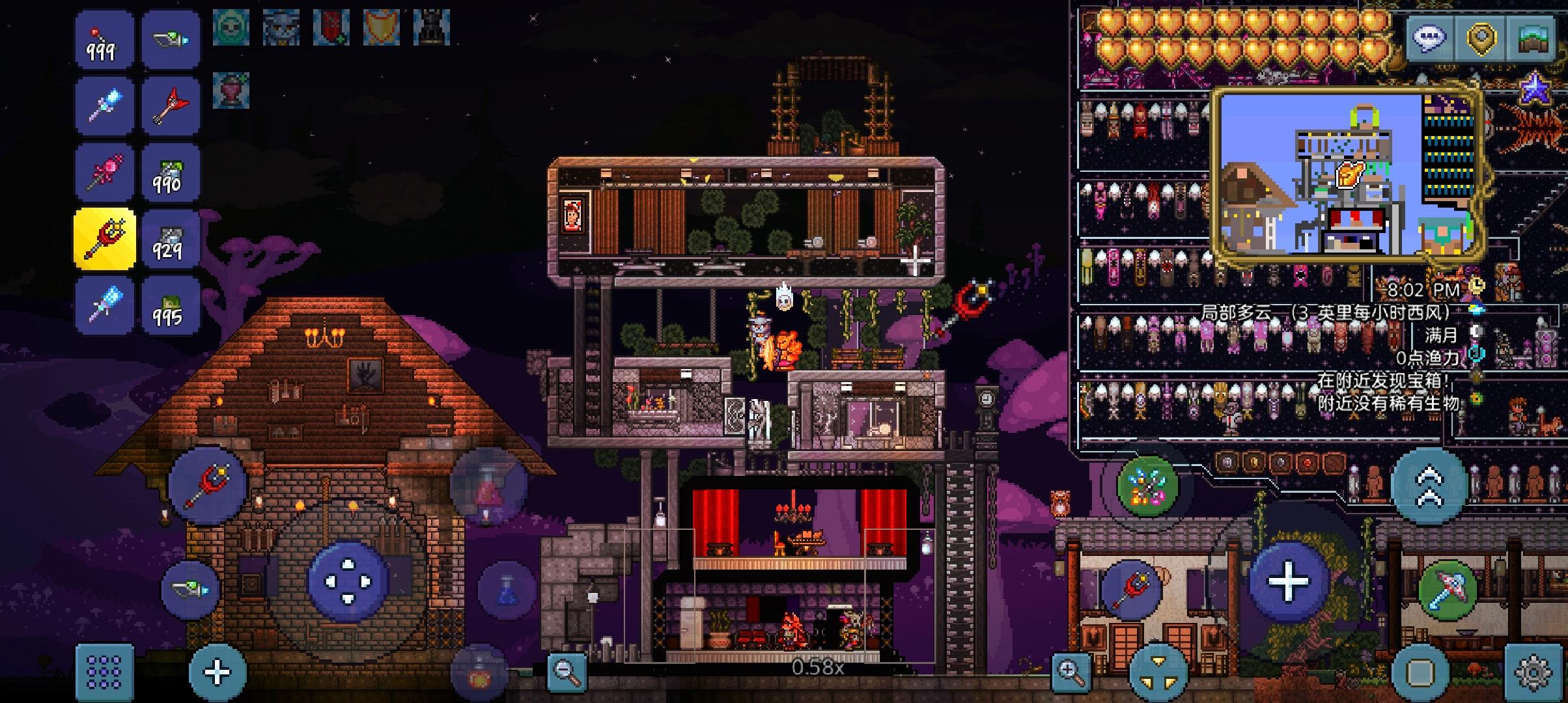The width and height of the screenshot is (1568, 703).
Task: Tap the zoom-out magnifier button
Action: click(565, 671)
